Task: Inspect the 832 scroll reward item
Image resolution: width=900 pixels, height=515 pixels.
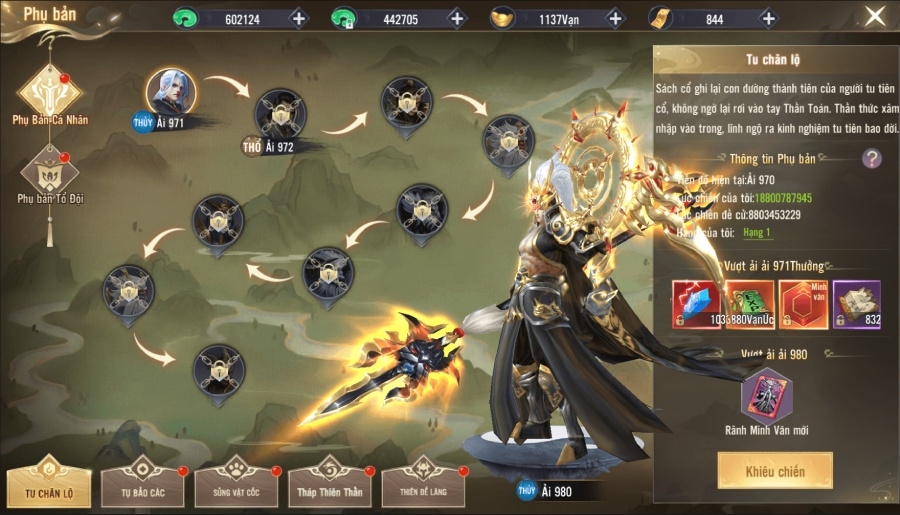Action: pyautogui.click(x=857, y=304)
